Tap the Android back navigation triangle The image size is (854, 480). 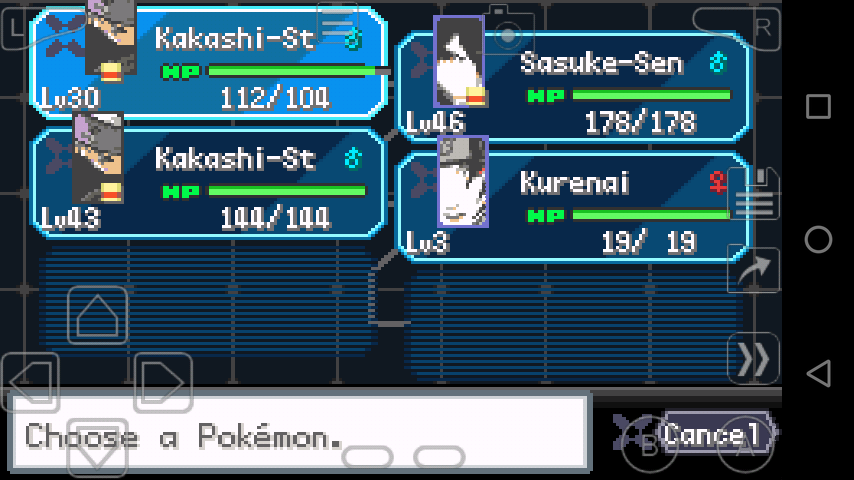[x=818, y=373]
